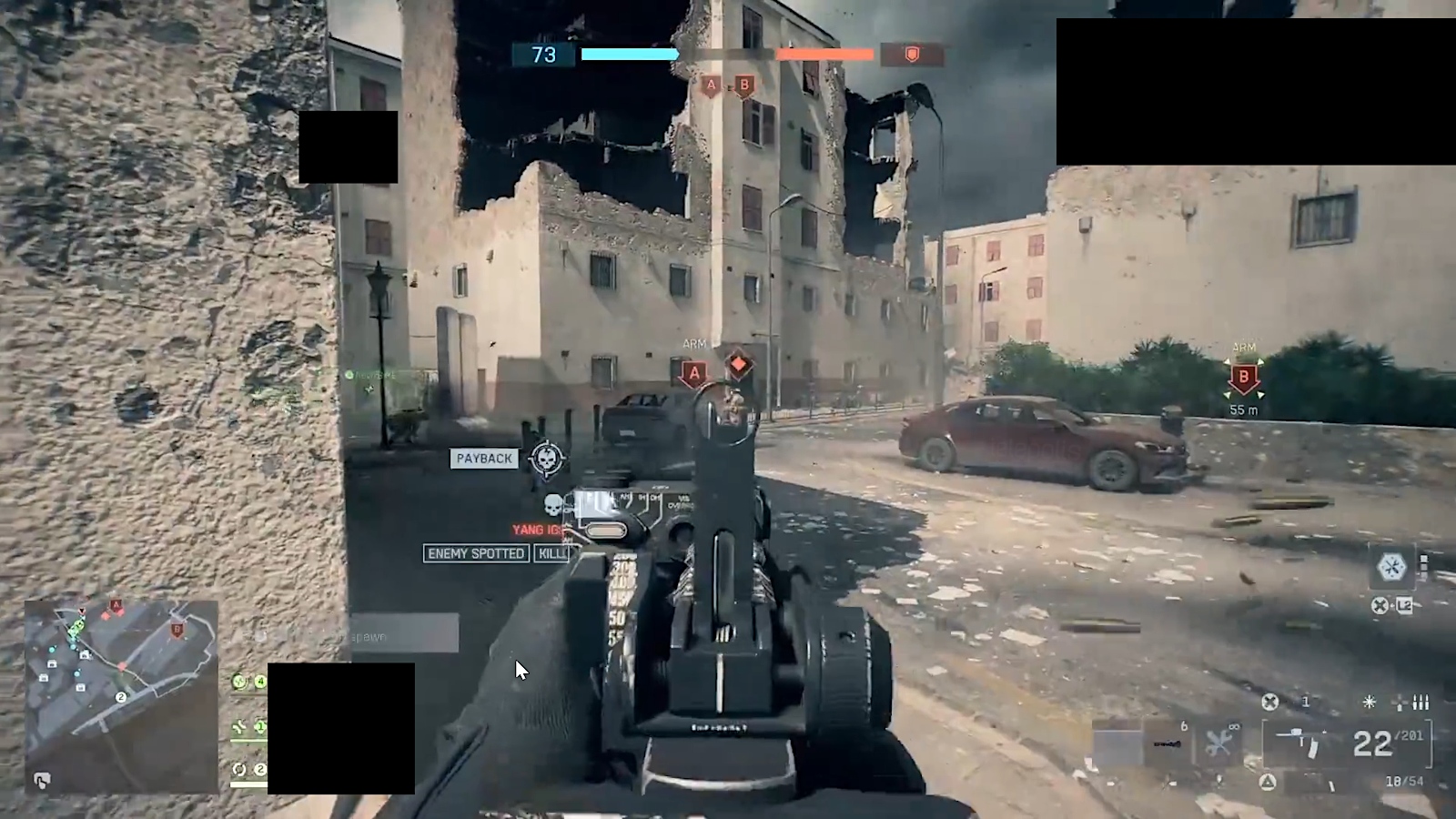Toggle the touchpad icon on the minimap corner

(x=42, y=778)
